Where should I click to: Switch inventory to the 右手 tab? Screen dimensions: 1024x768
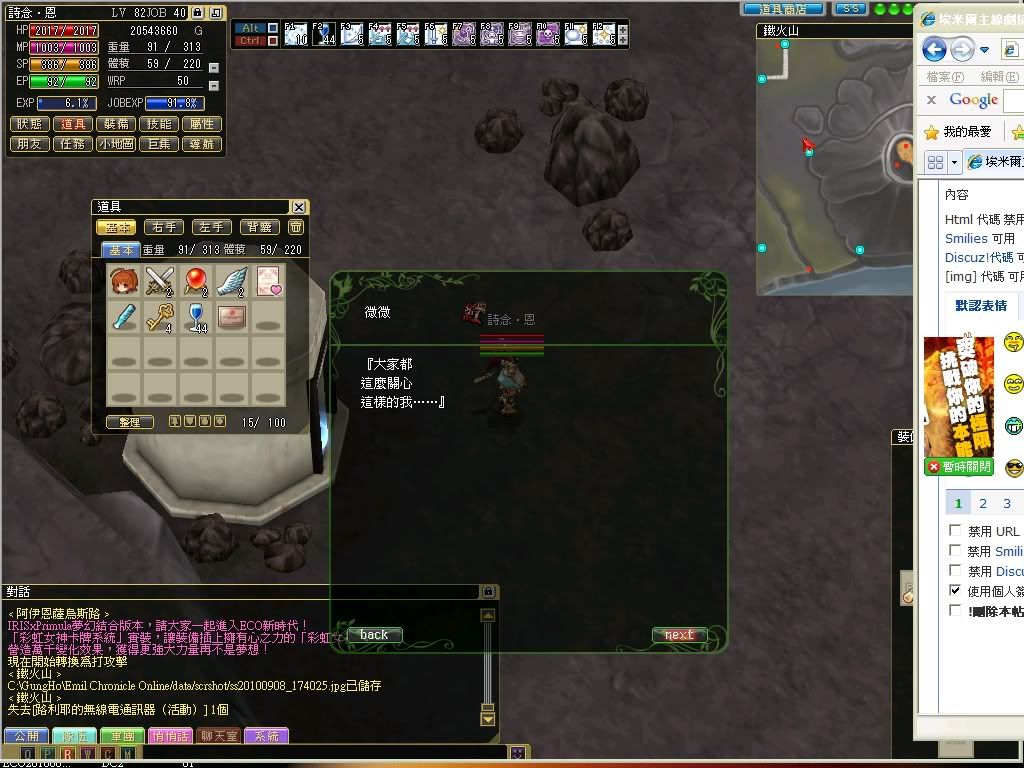click(164, 228)
